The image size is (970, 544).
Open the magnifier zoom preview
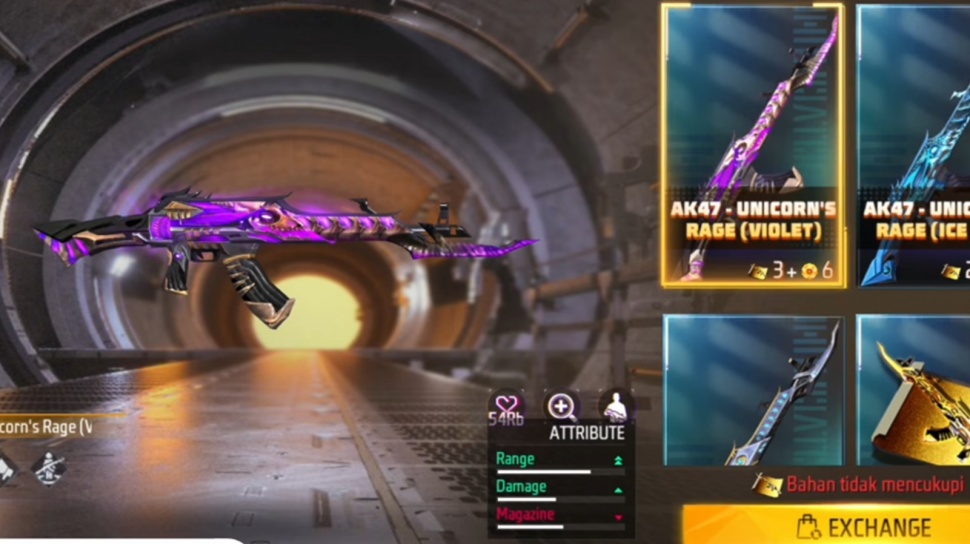[561, 406]
